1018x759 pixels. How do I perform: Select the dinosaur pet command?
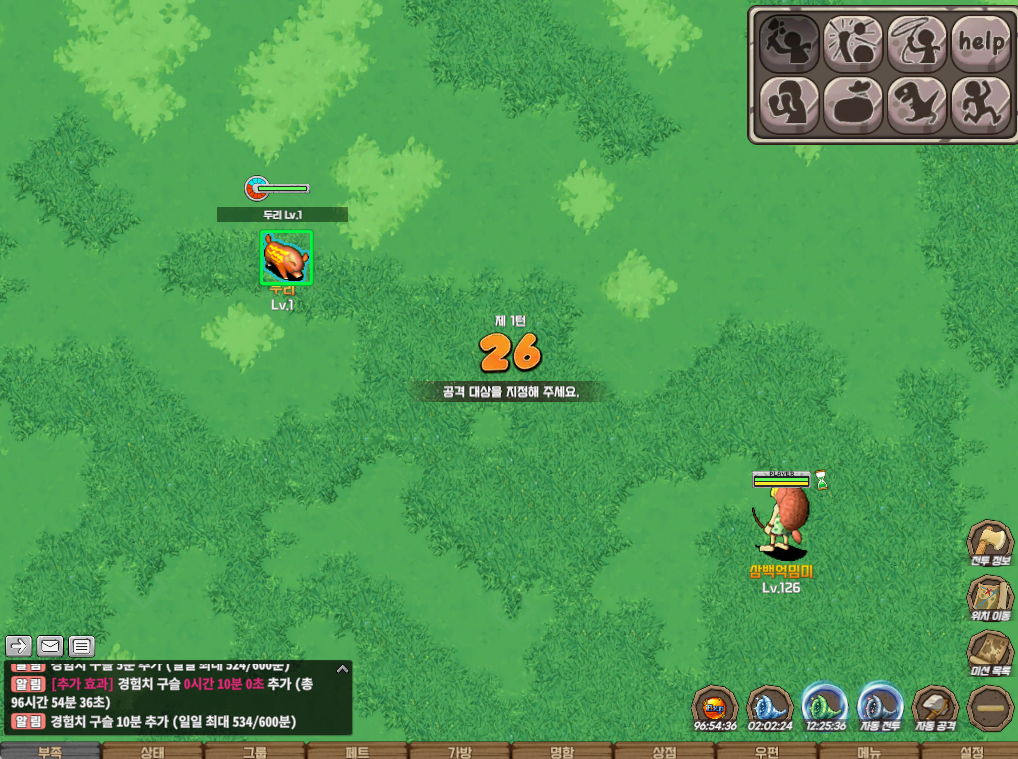coord(917,105)
